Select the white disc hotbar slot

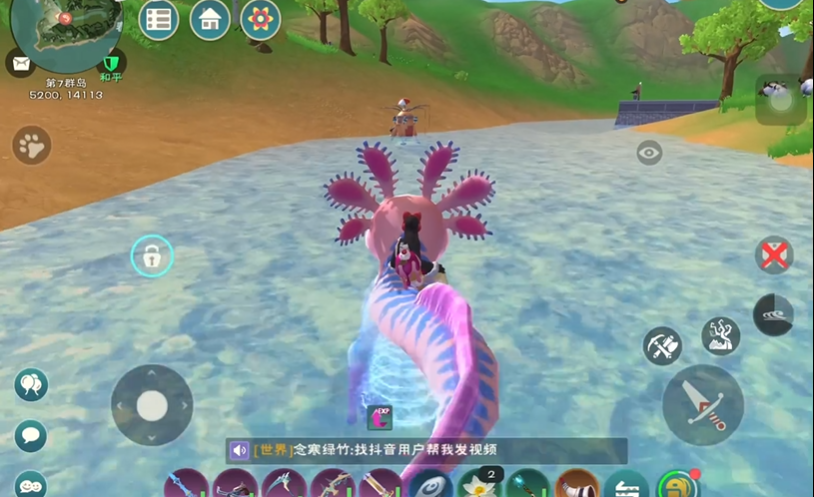pyautogui.click(x=431, y=485)
